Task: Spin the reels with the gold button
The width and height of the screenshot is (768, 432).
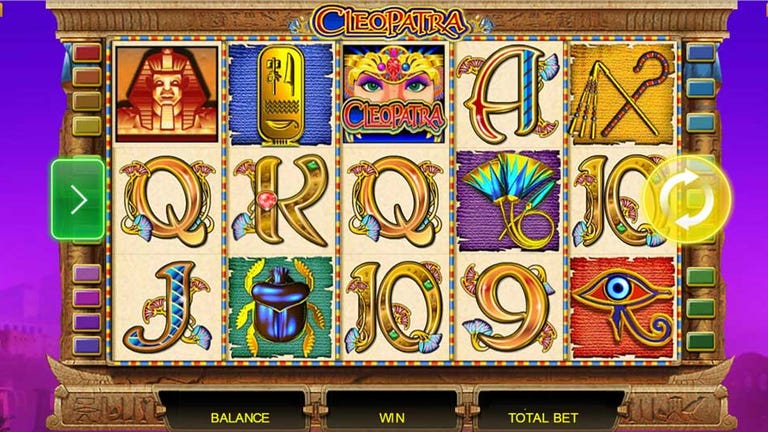Action: tap(687, 199)
